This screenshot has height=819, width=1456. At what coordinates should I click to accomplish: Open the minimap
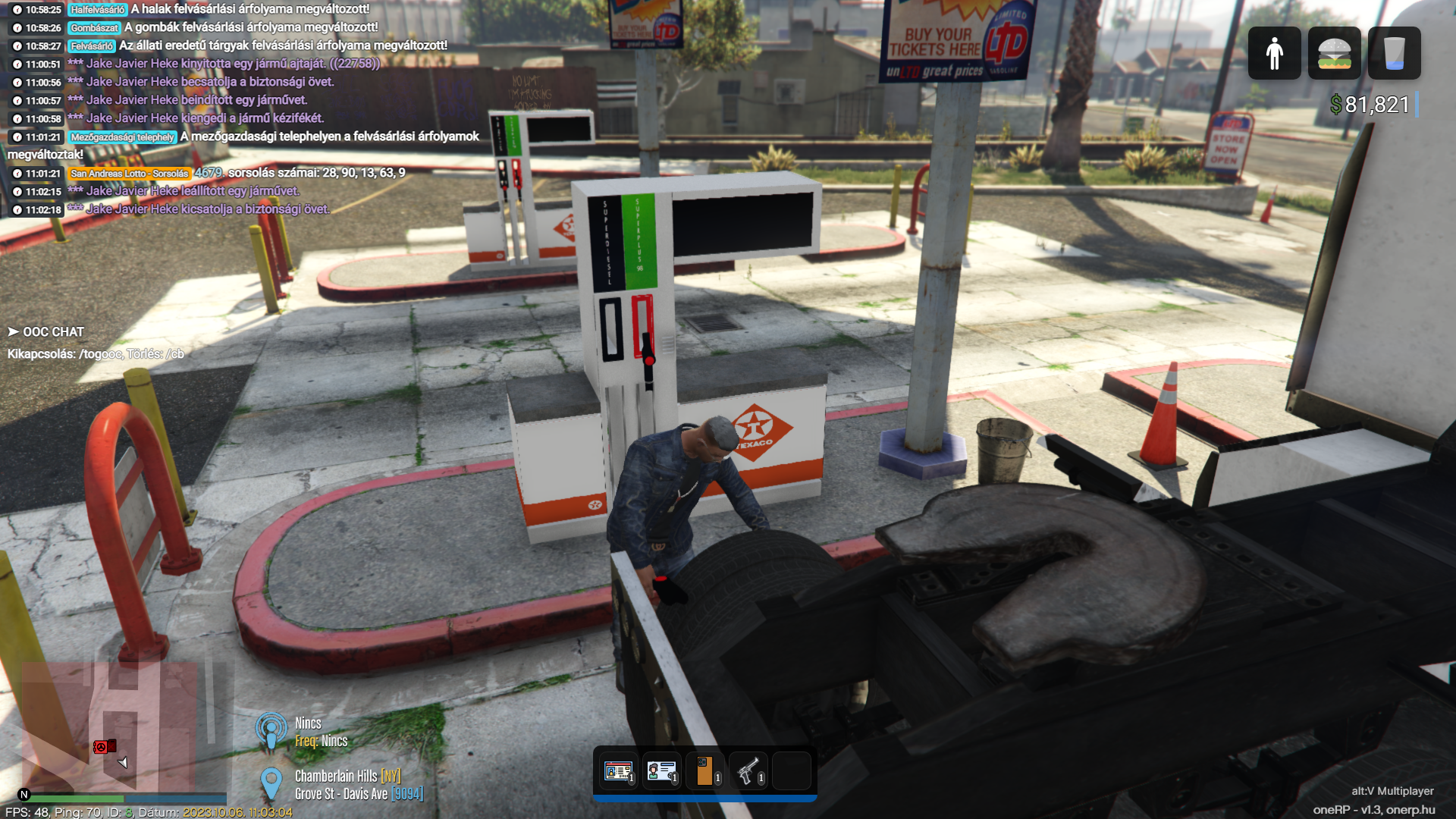[121, 728]
